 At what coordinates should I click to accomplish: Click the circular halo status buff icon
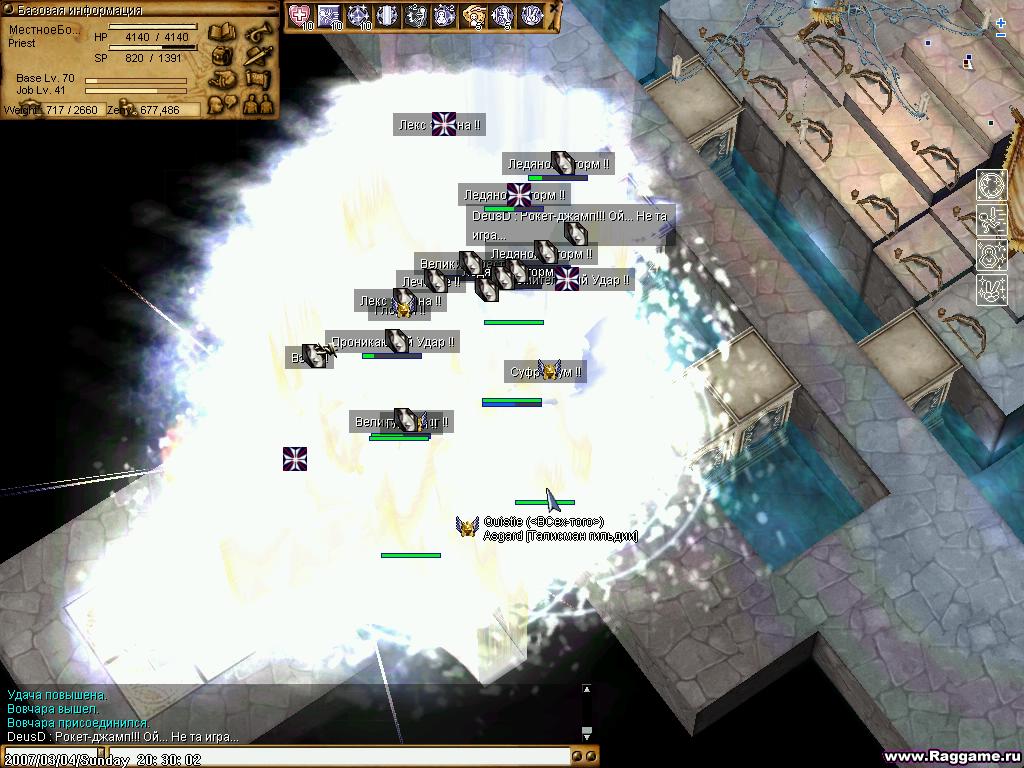tap(991, 186)
